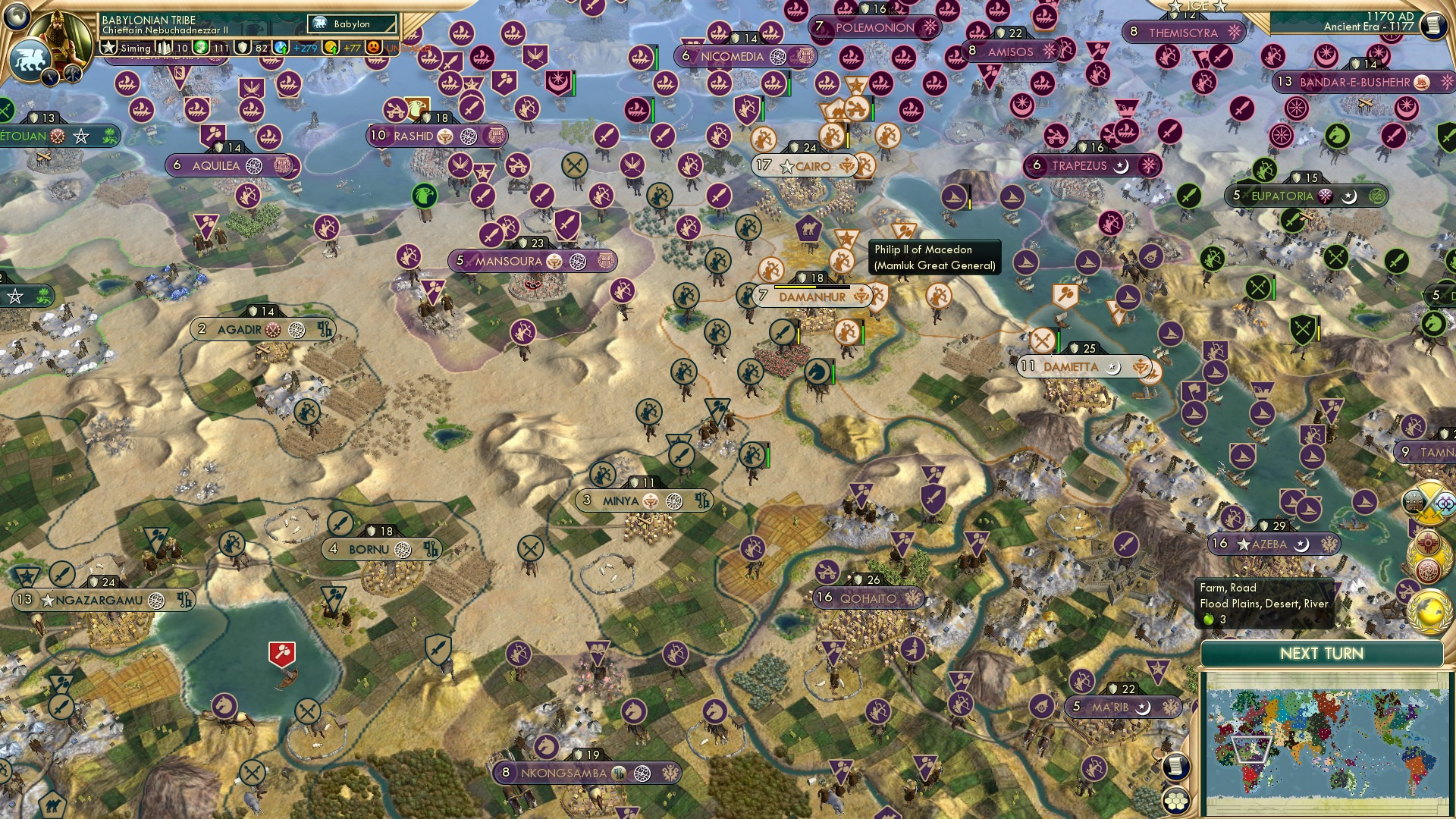Select the Siming pantheon star icon
This screenshot has width=1456, height=819.
109,48
